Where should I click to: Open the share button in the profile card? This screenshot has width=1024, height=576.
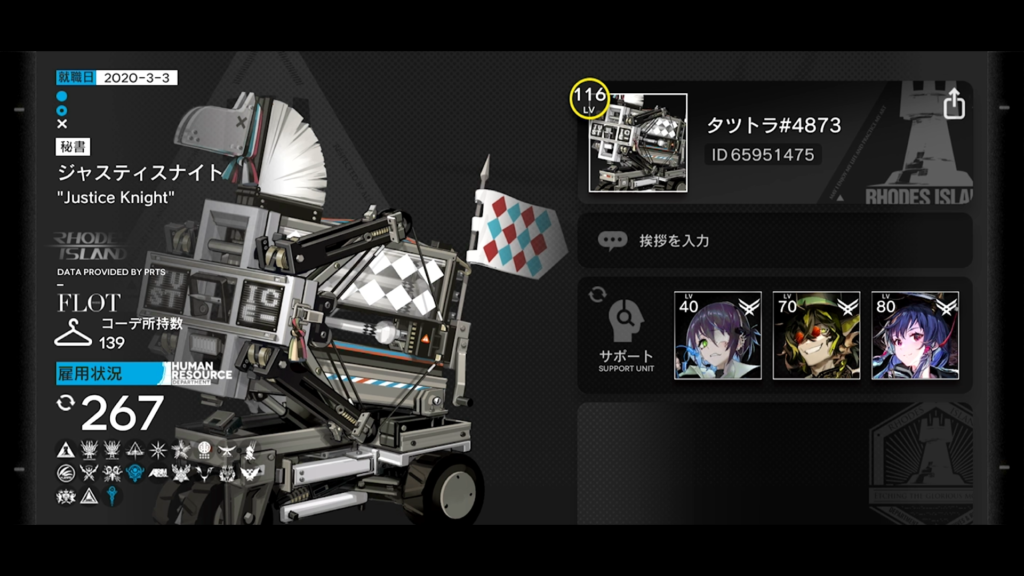point(954,104)
